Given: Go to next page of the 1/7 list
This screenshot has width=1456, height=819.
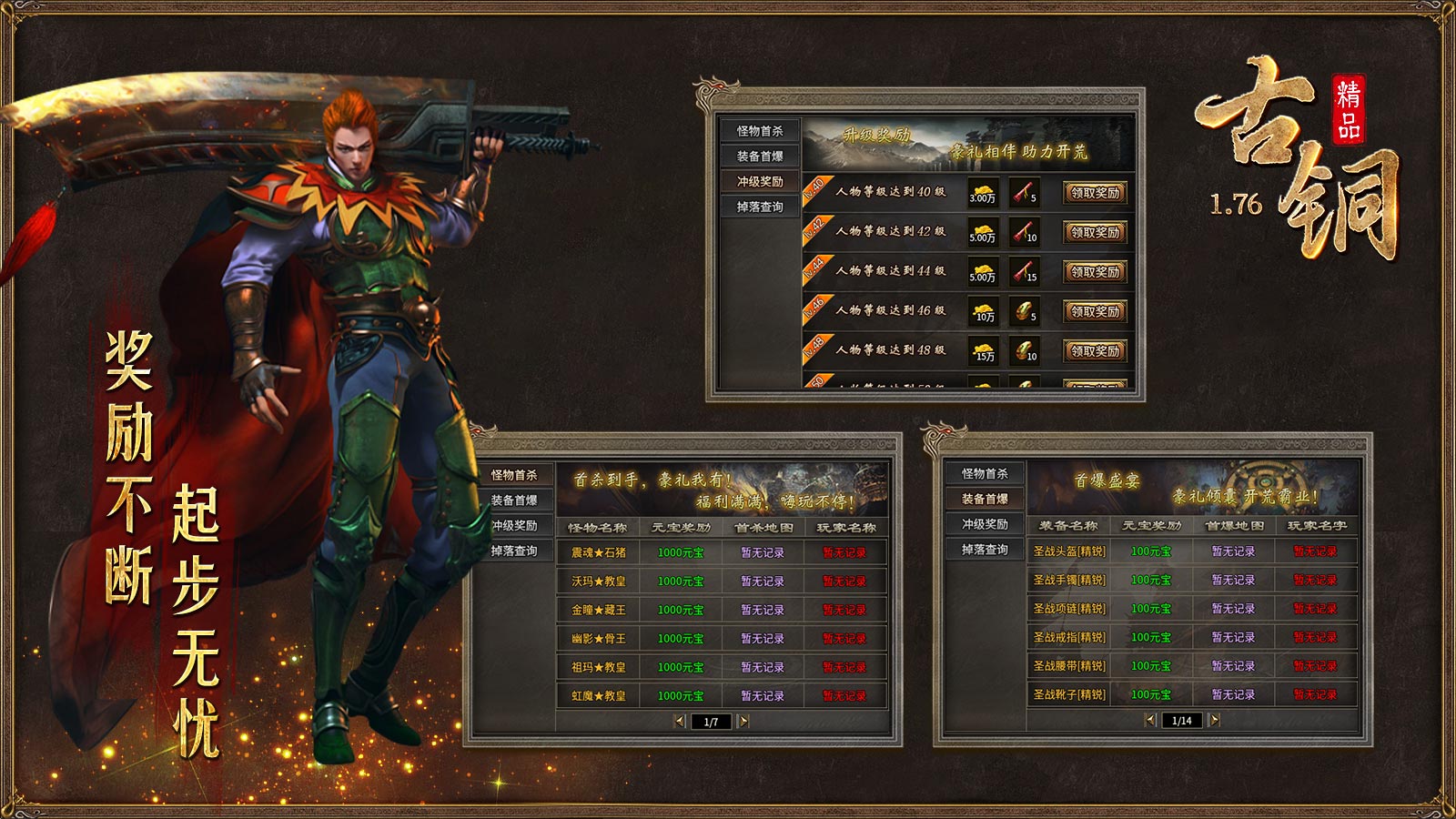Looking at the screenshot, I should click(743, 722).
